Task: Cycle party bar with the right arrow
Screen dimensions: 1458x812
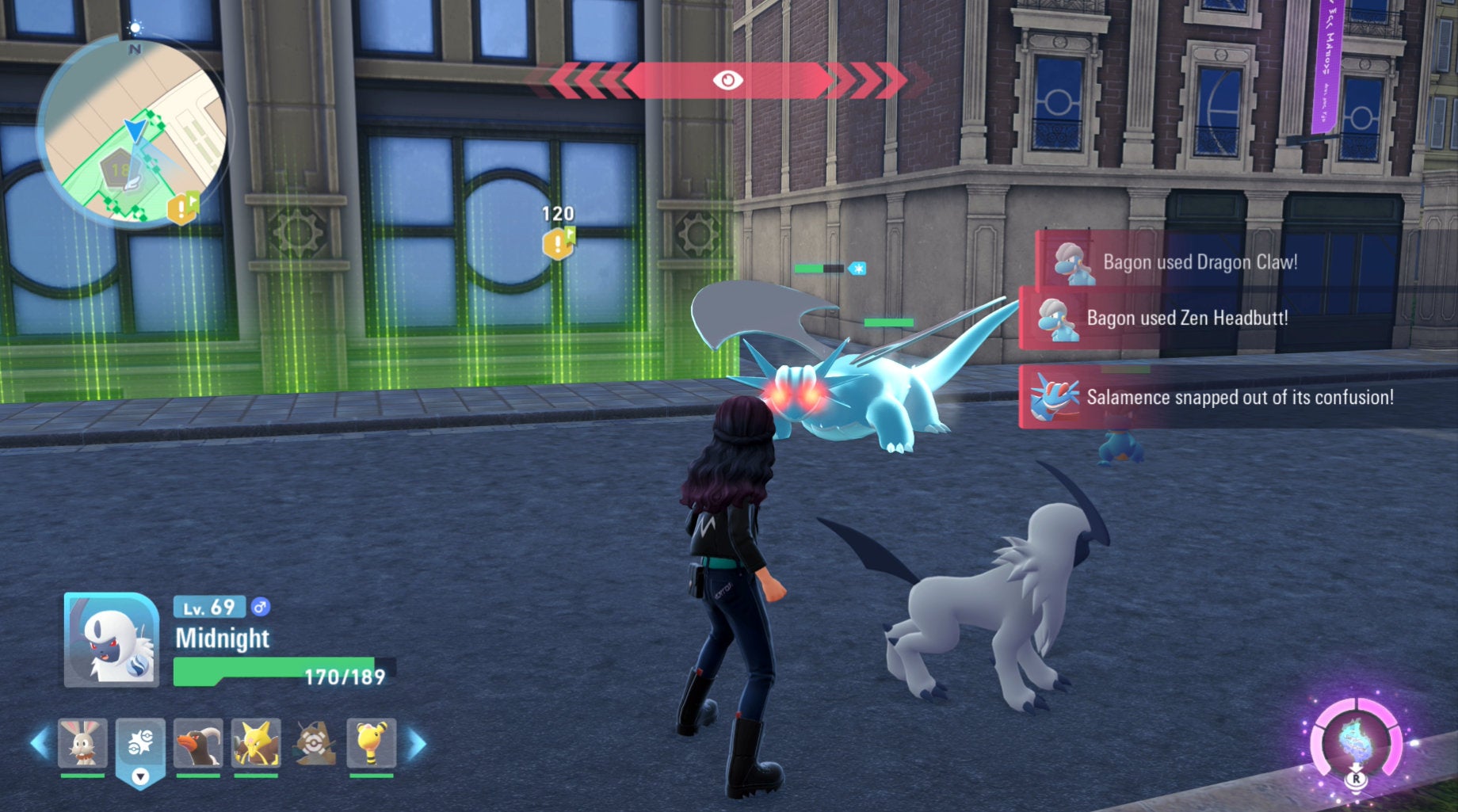Action: point(417,743)
